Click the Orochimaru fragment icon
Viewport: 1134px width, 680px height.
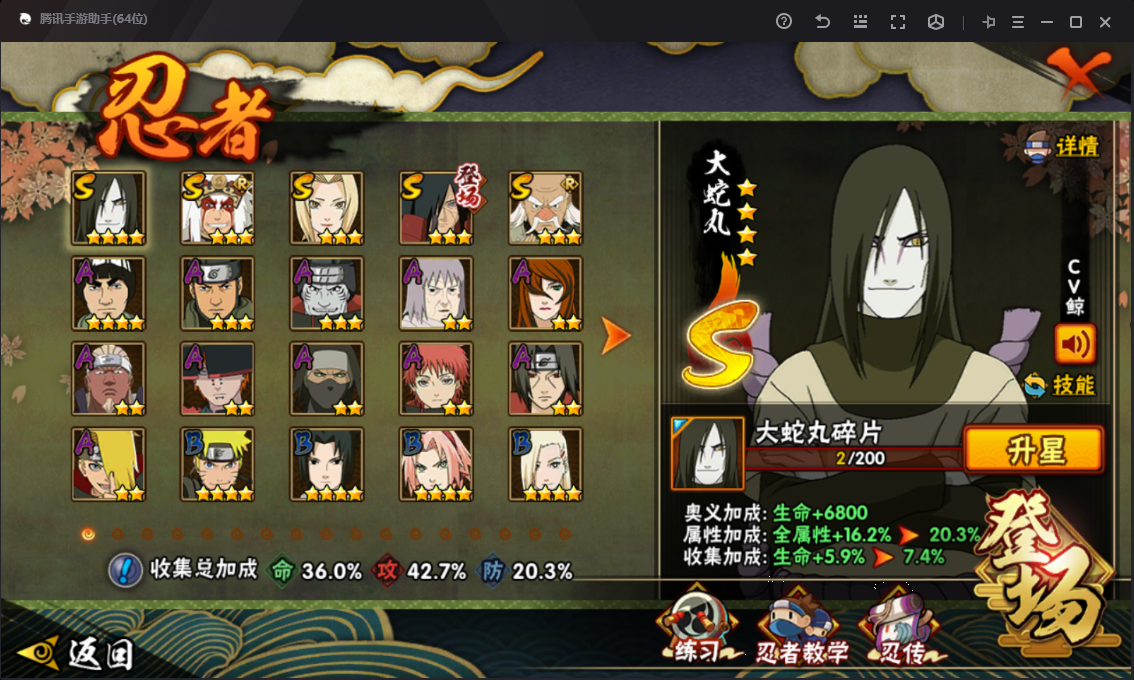[707, 453]
